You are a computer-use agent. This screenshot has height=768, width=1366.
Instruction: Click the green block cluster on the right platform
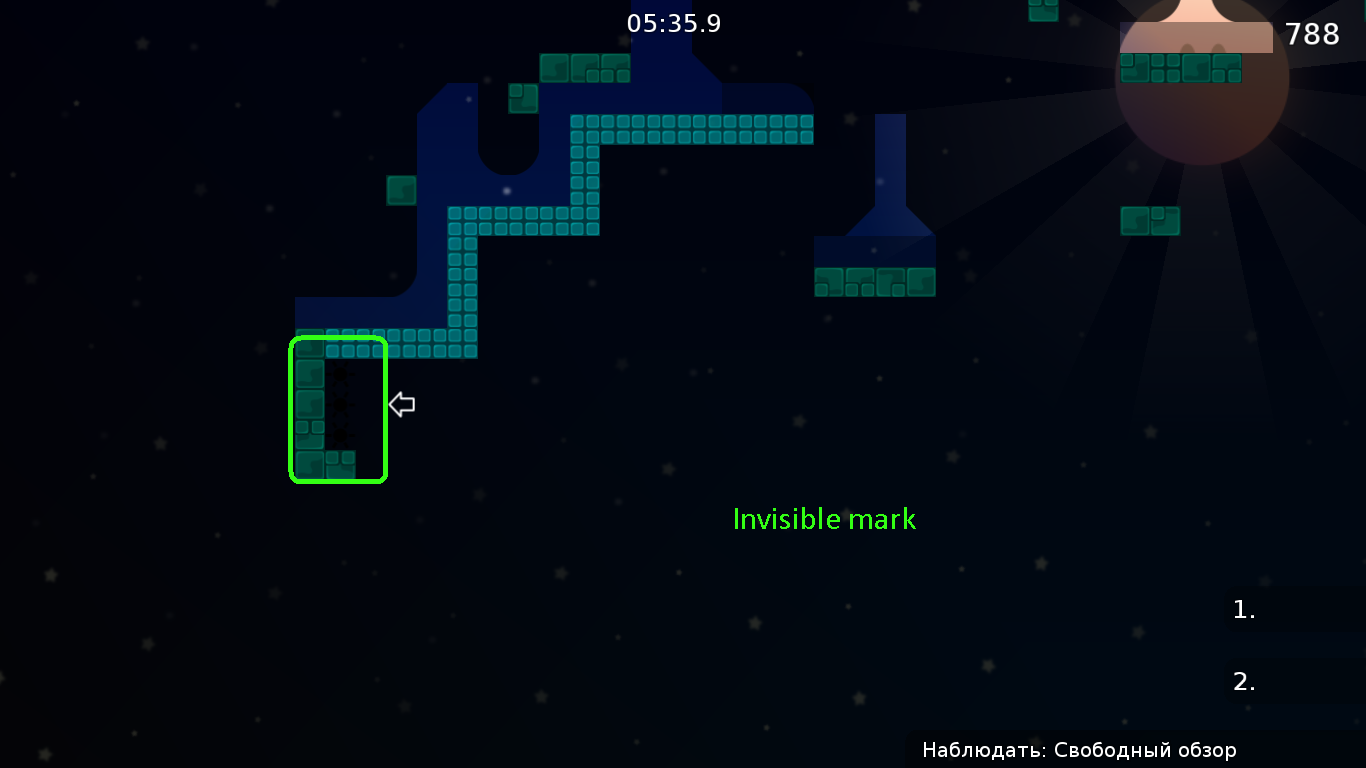click(874, 282)
